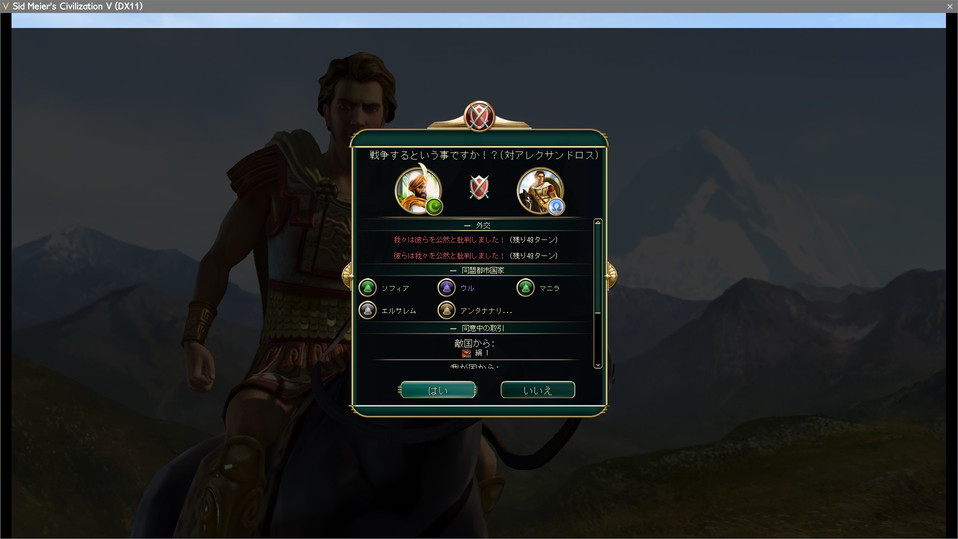Click Alexander's leader portrait in the dialog
This screenshot has height=539, width=958.
click(540, 190)
